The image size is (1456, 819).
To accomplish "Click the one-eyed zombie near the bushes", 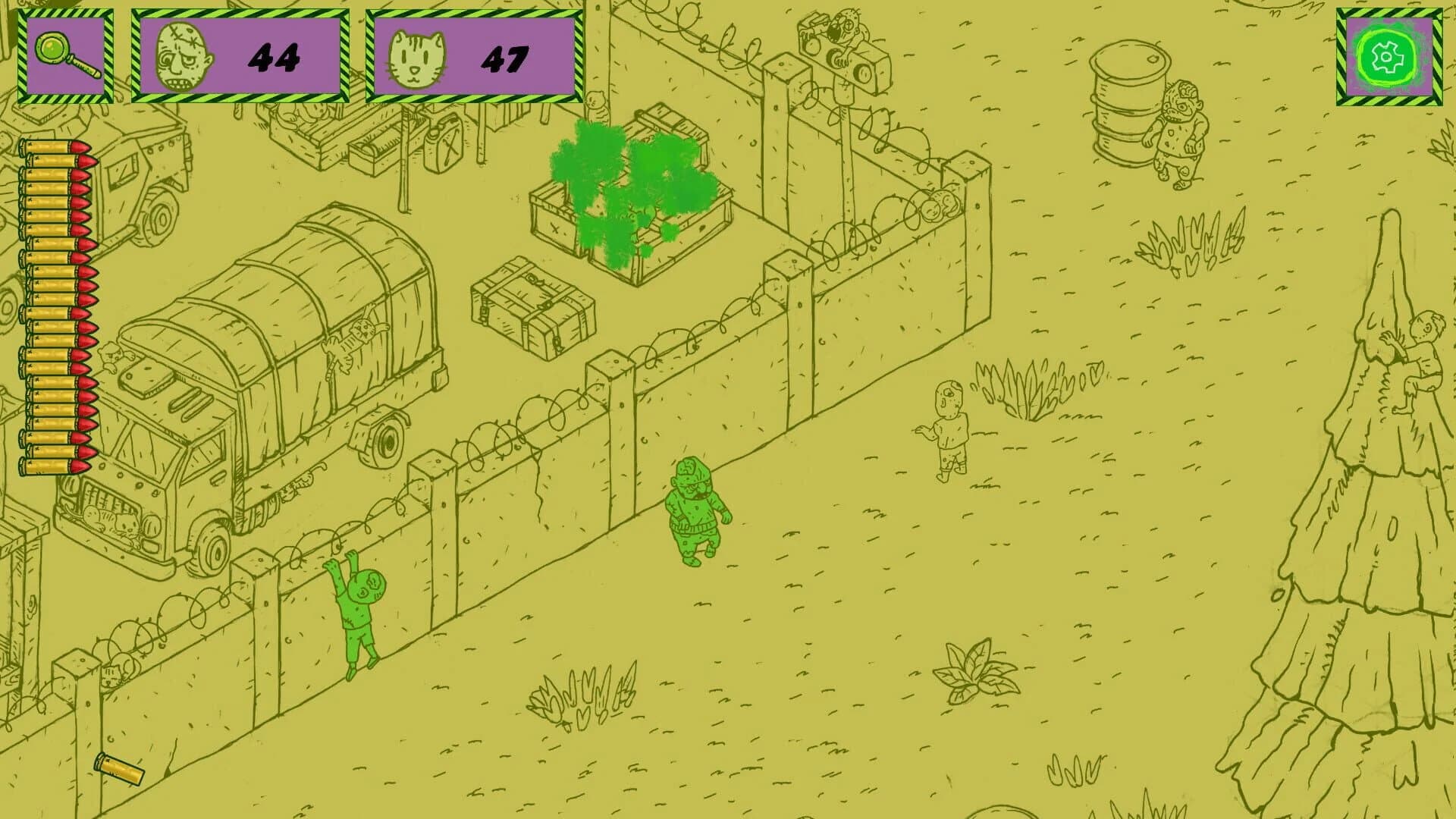I will [952, 428].
